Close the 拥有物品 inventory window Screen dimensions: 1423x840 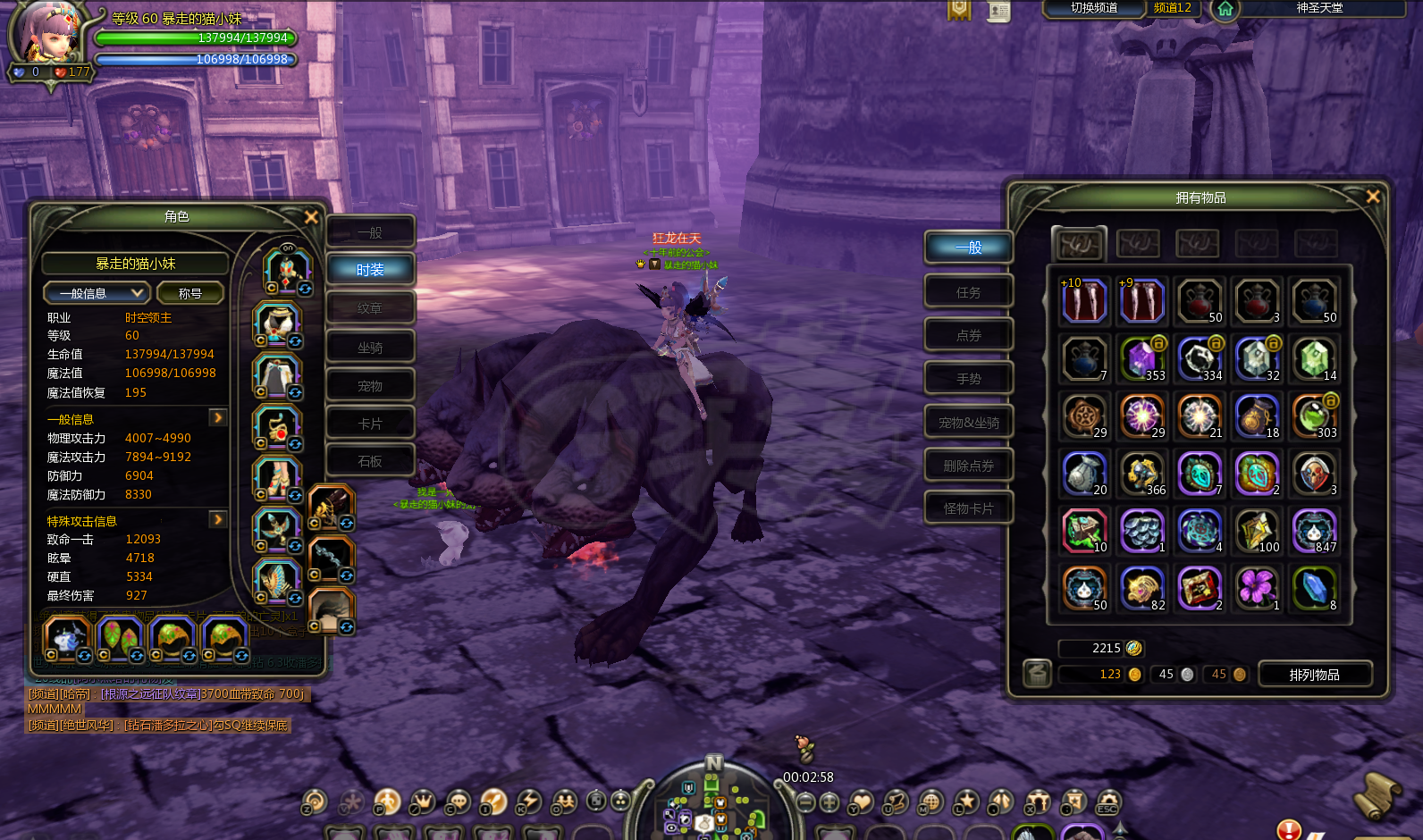click(x=1373, y=197)
